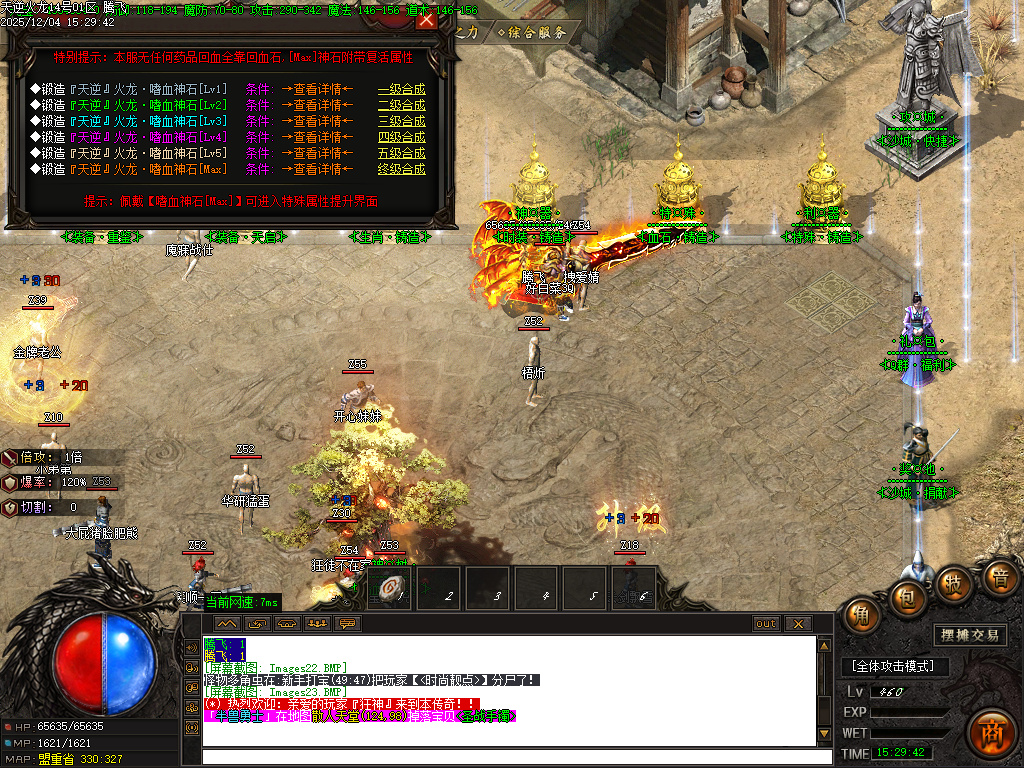Choose the 终级合成 final synthesis link
Viewport: 1024px width, 768px height.
pos(401,169)
